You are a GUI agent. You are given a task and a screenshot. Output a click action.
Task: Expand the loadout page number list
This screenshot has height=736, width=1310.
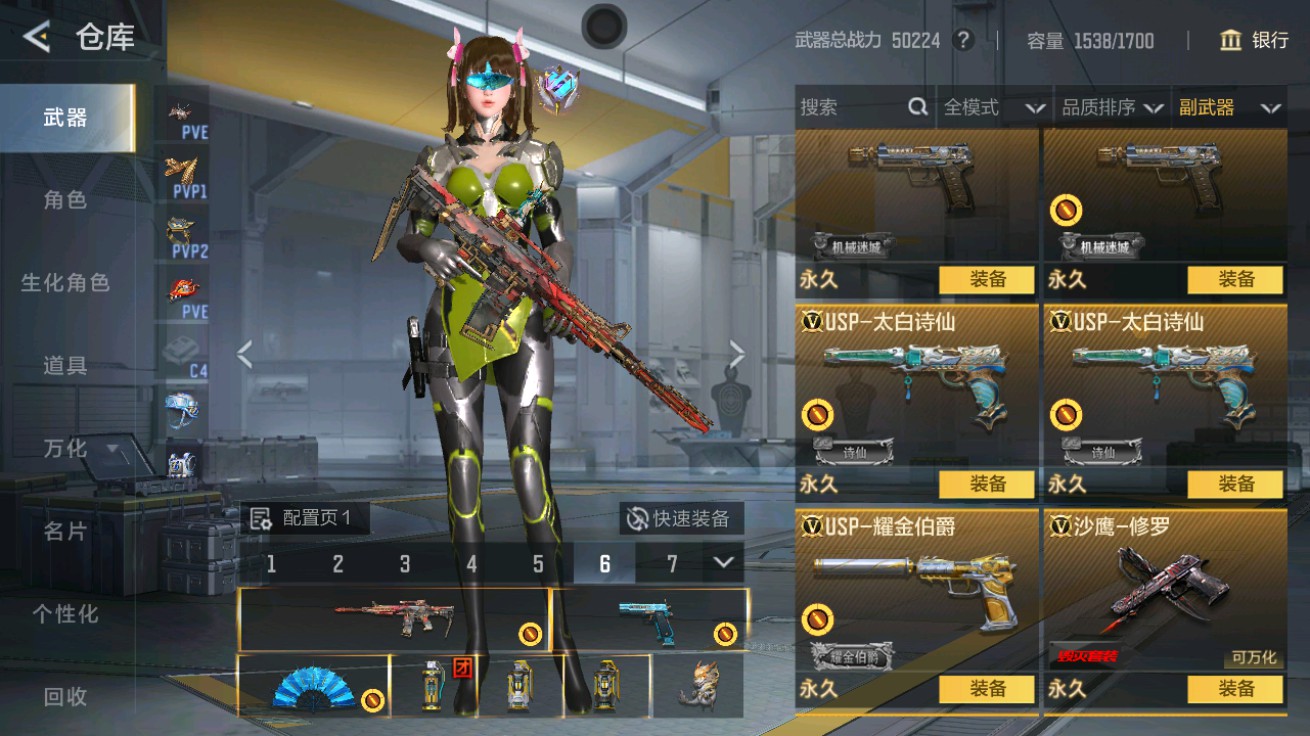point(724,563)
